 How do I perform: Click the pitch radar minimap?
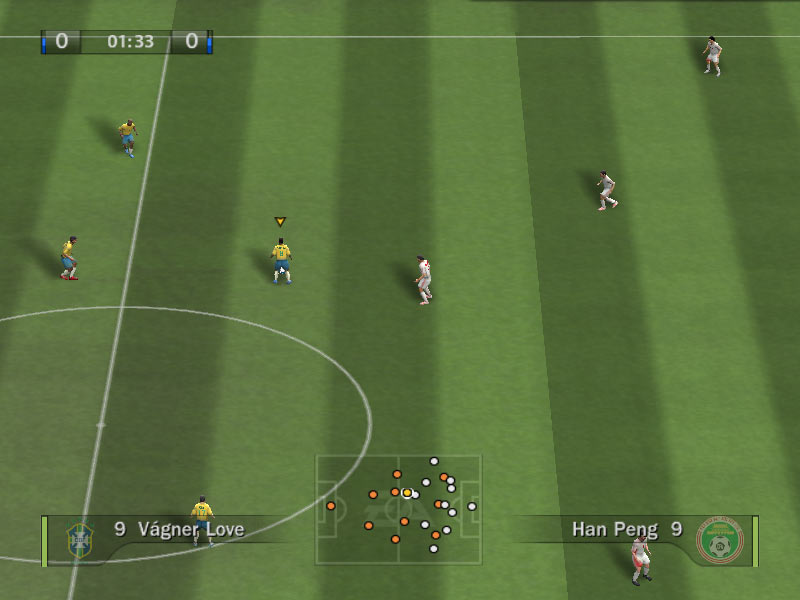pyautogui.click(x=398, y=510)
